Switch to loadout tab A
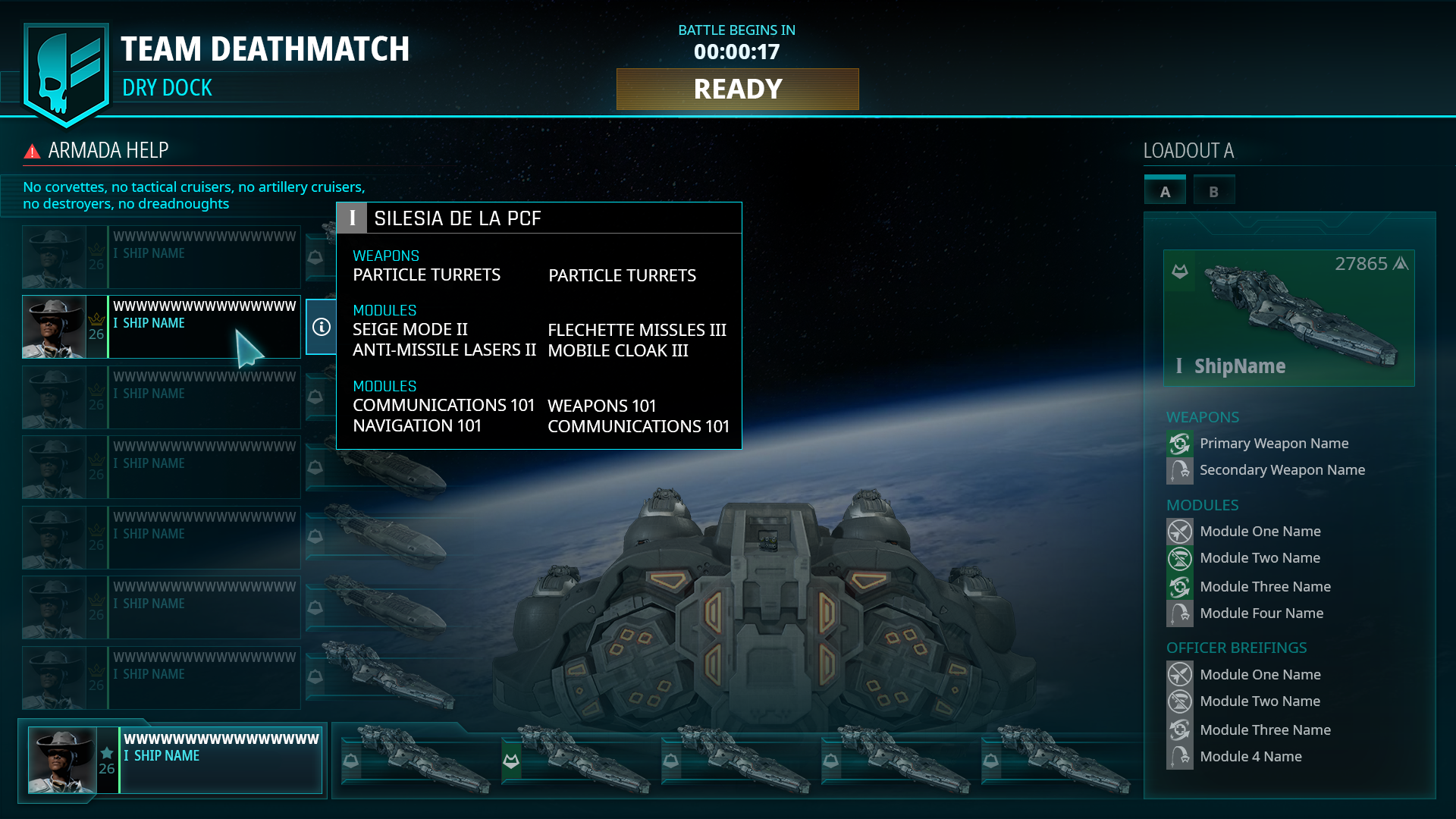The height and width of the screenshot is (819, 1456). (x=1165, y=191)
